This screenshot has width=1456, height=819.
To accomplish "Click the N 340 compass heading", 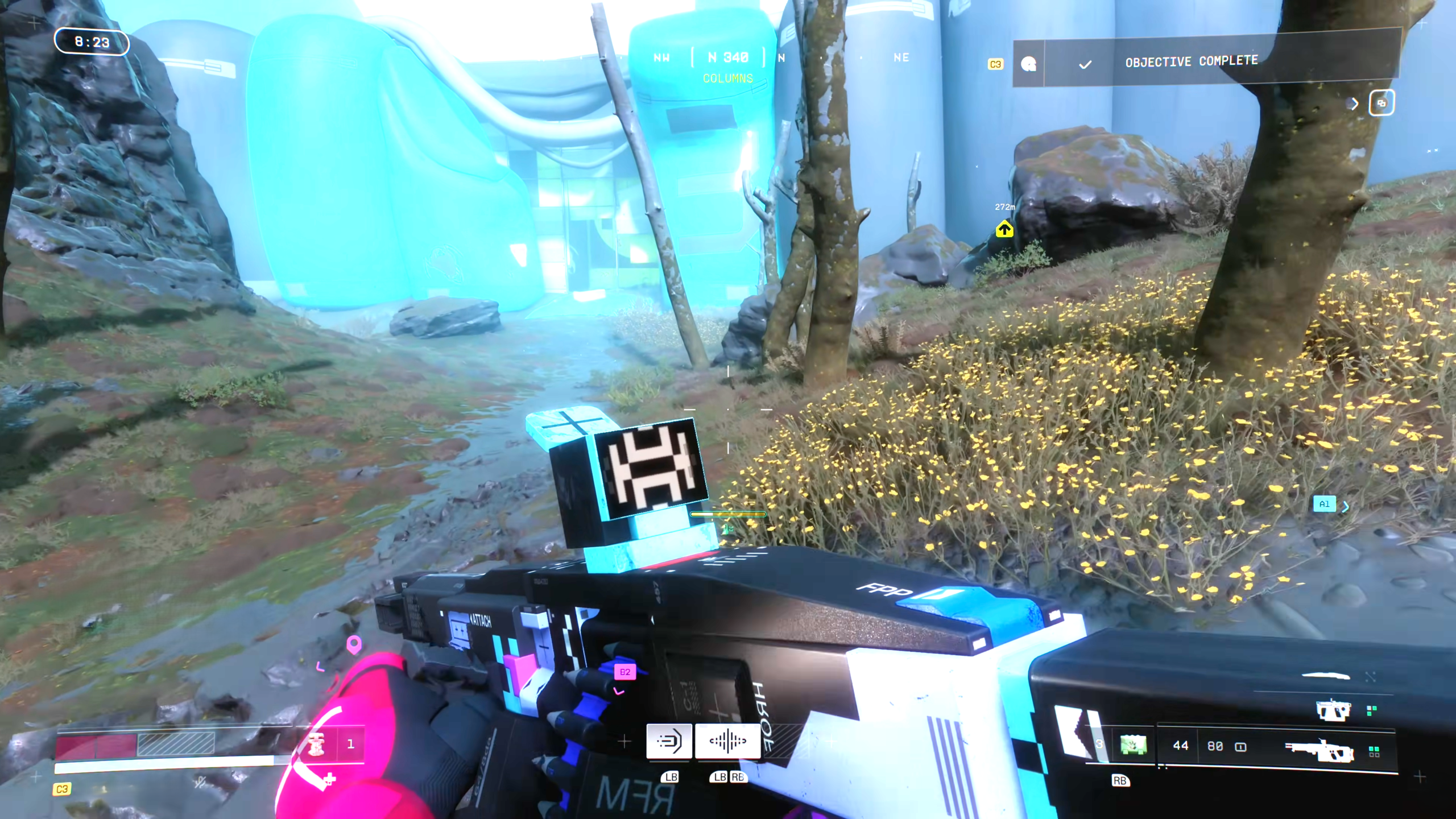I will 728,57.
